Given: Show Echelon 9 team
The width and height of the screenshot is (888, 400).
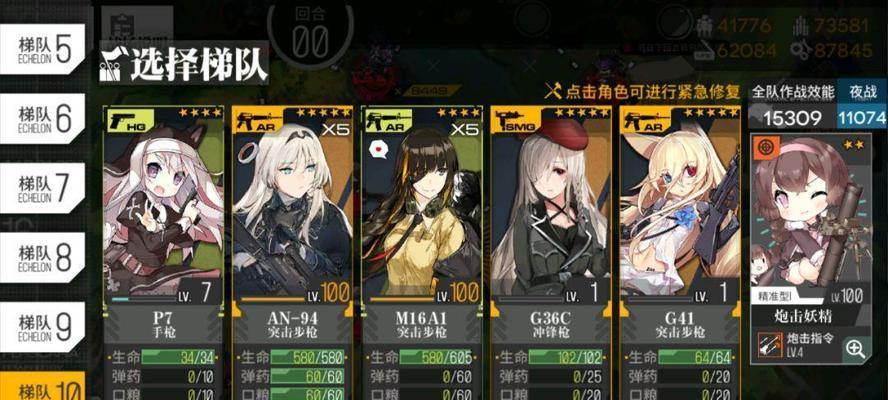Looking at the screenshot, I should pos(42,326).
